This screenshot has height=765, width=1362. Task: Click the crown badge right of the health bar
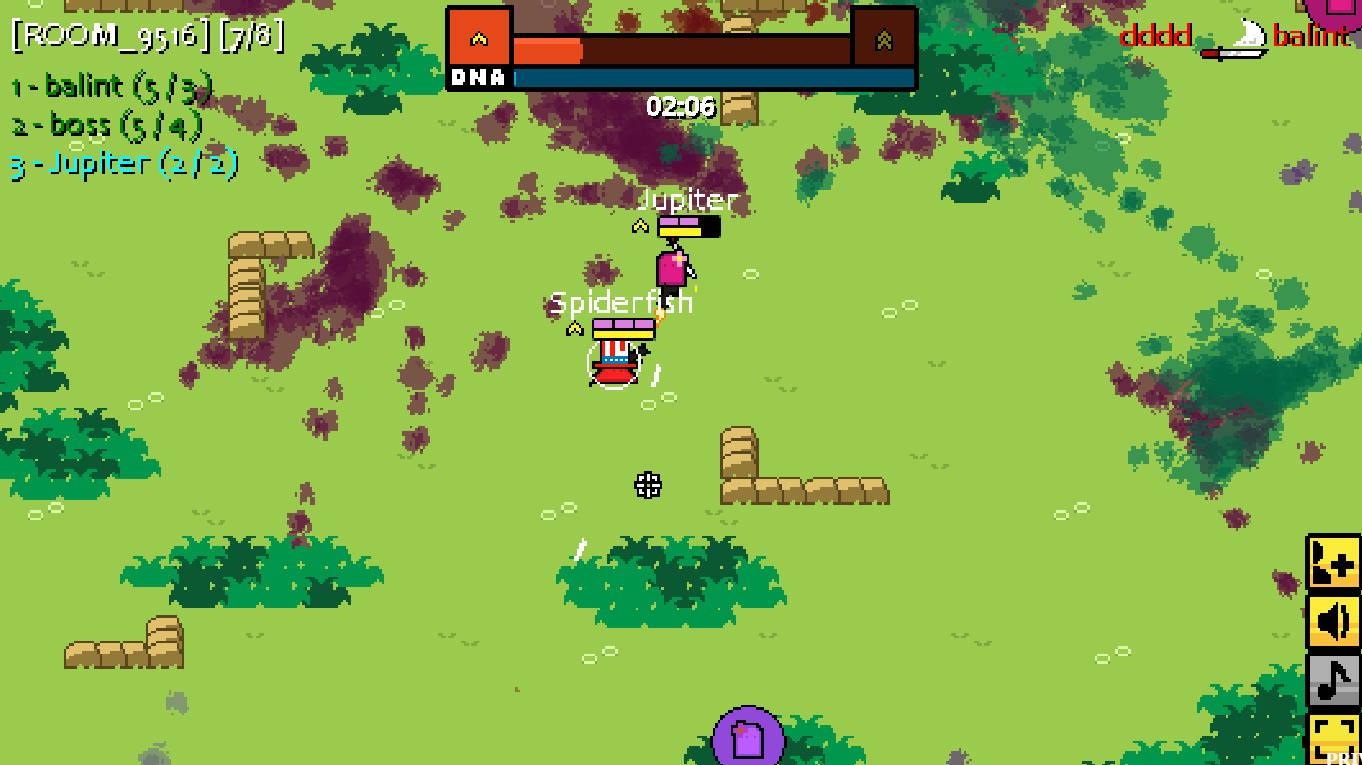[x=884, y=39]
